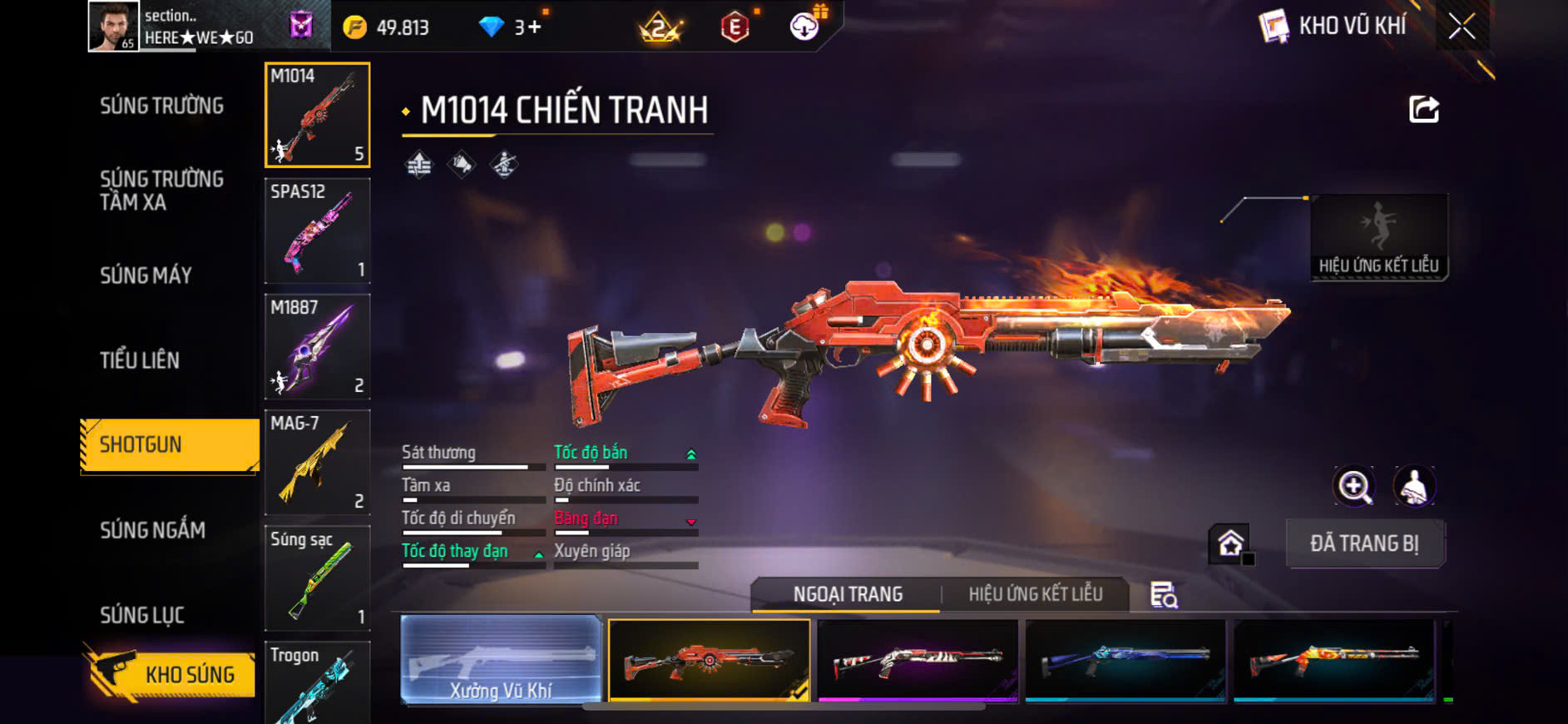Open the Súng Máy weapon category

coord(146,275)
